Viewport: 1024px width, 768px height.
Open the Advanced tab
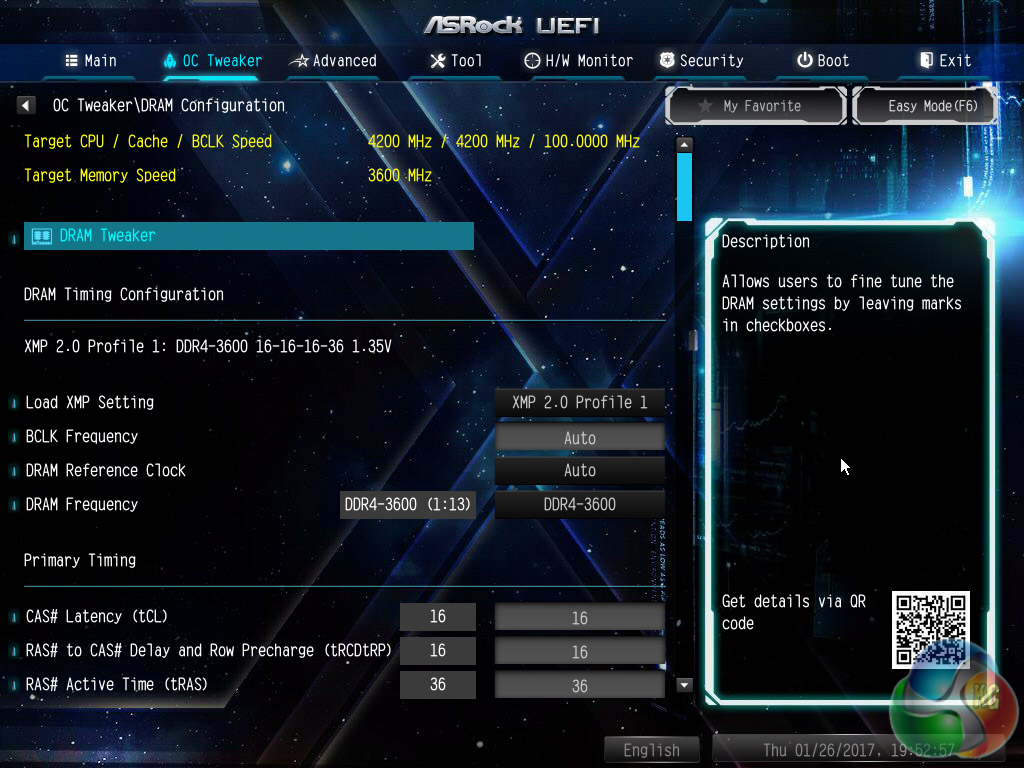tap(333, 61)
